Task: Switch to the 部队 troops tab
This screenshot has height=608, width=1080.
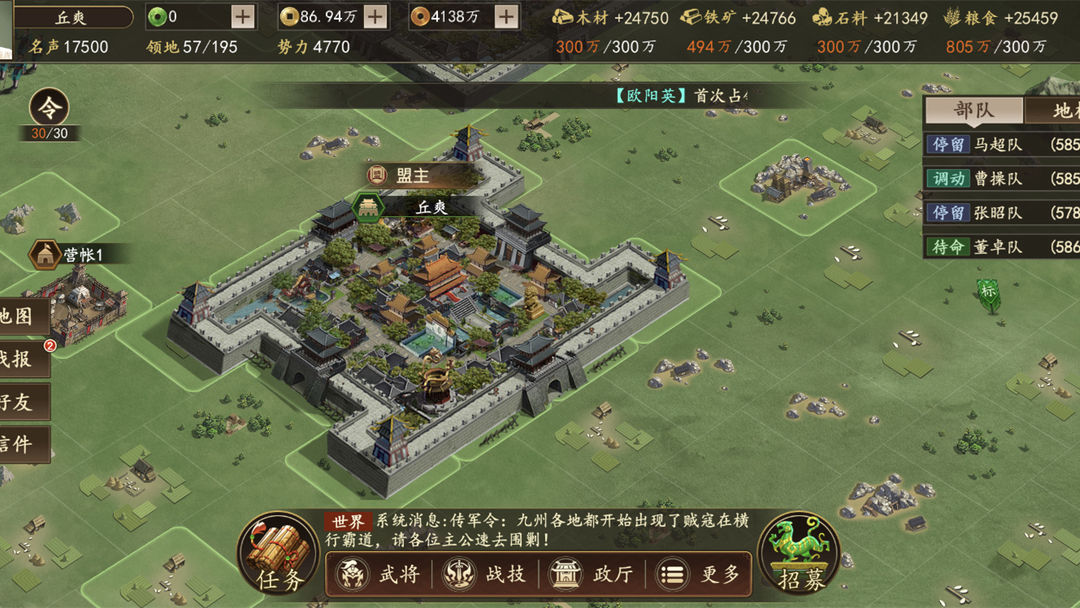Action: (972, 111)
